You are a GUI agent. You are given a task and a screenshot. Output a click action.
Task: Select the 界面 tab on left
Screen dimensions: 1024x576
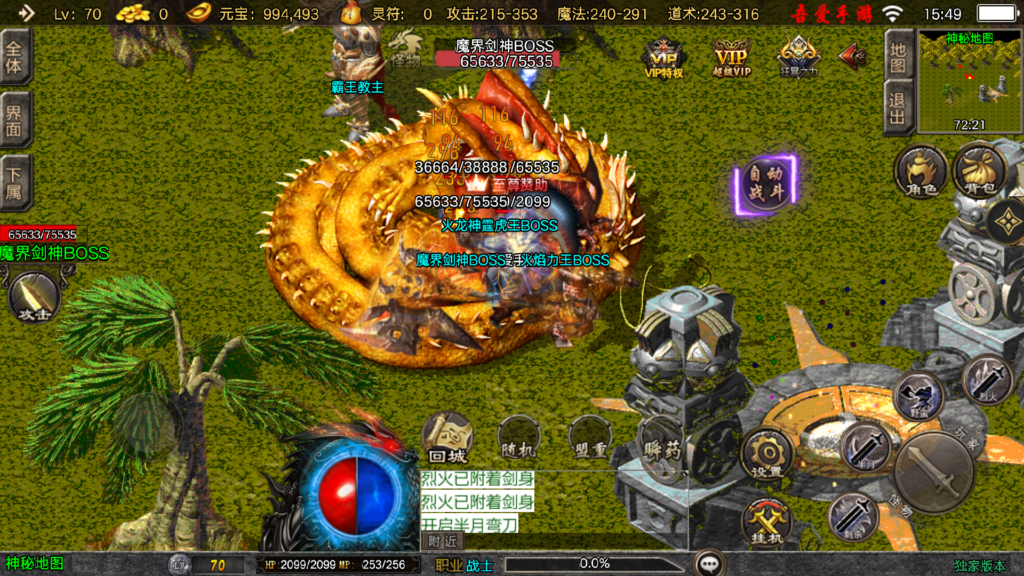(x=15, y=120)
